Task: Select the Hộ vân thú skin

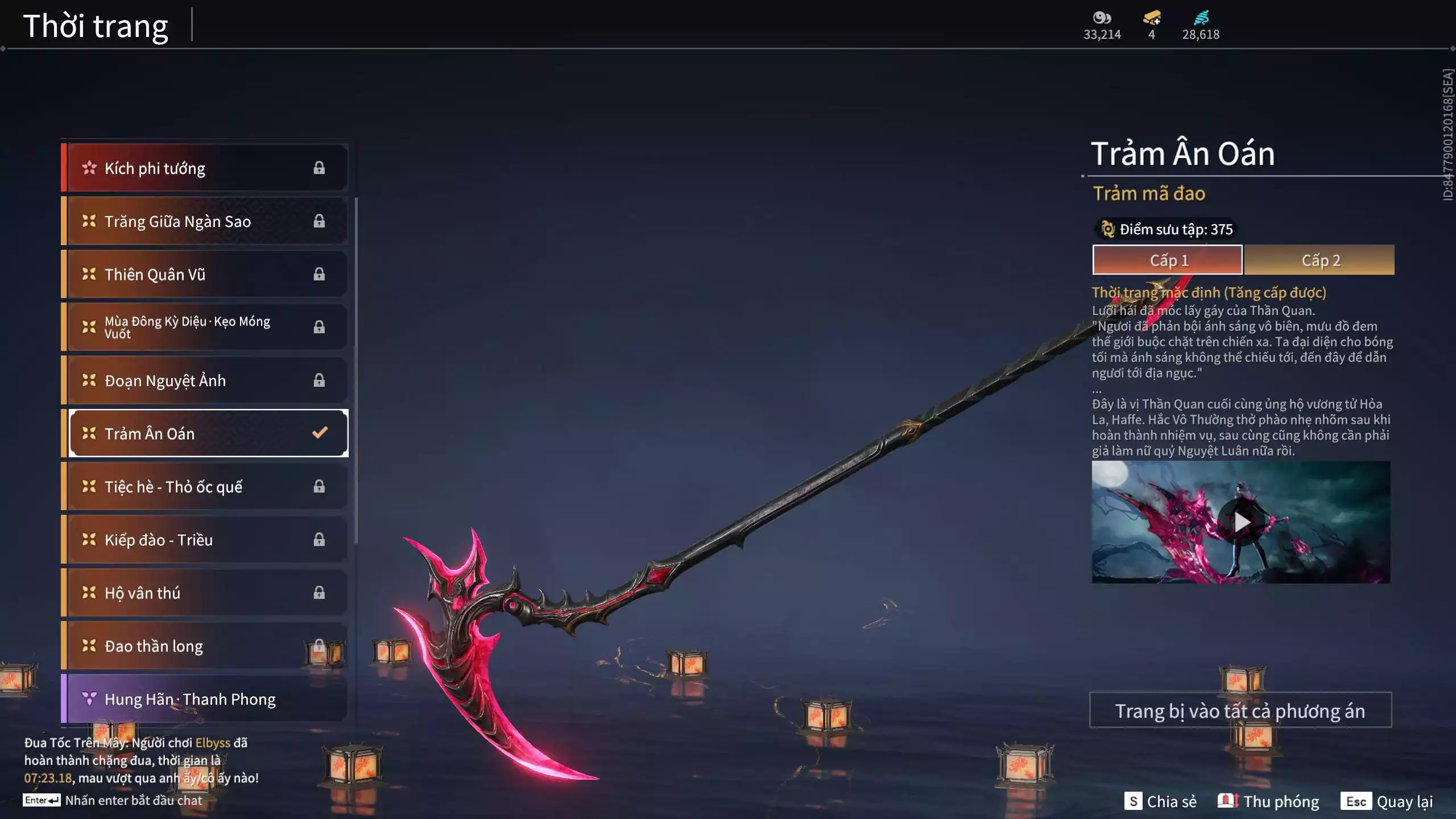Action: point(205,593)
